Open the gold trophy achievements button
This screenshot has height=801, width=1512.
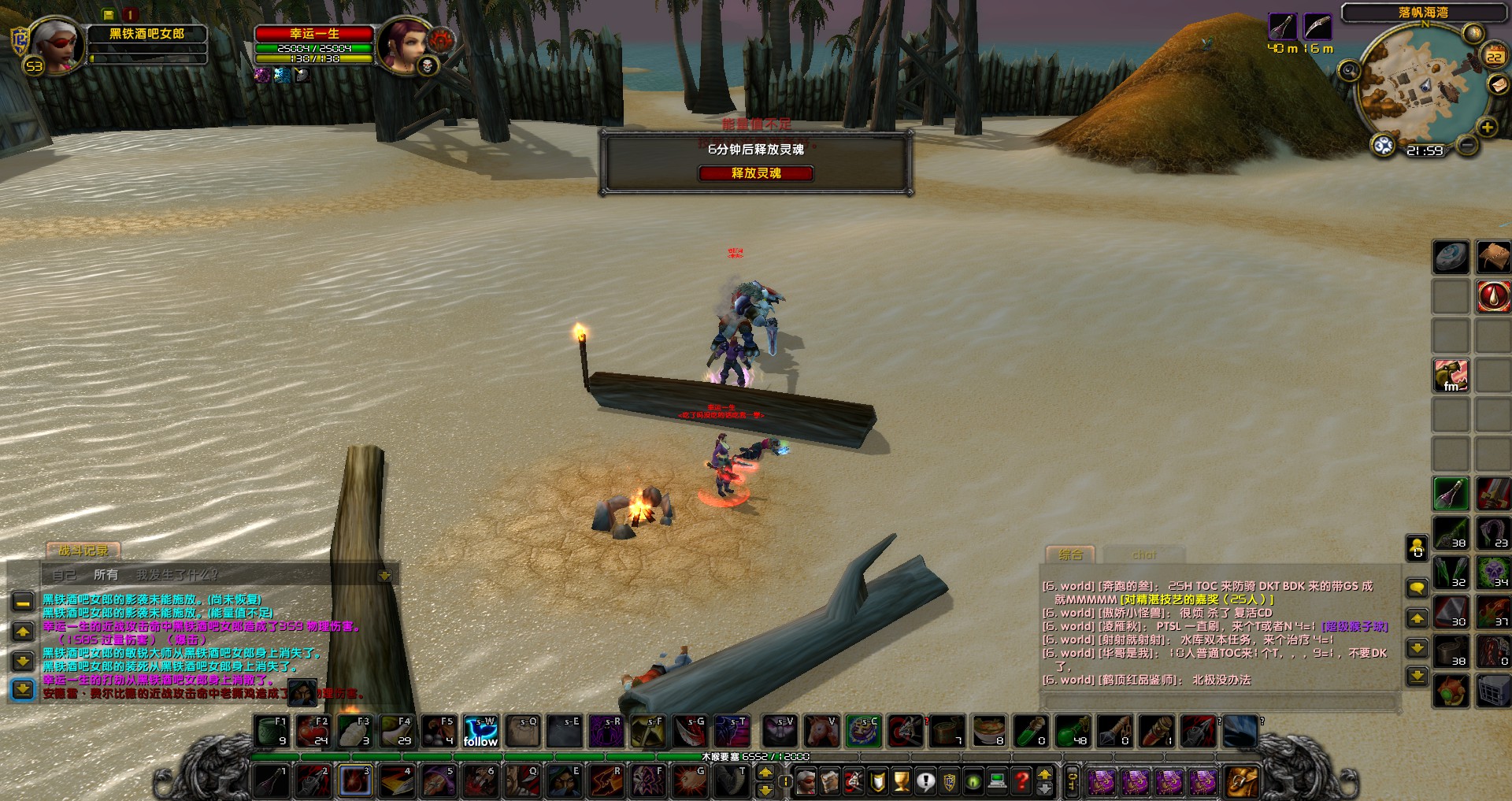click(902, 781)
